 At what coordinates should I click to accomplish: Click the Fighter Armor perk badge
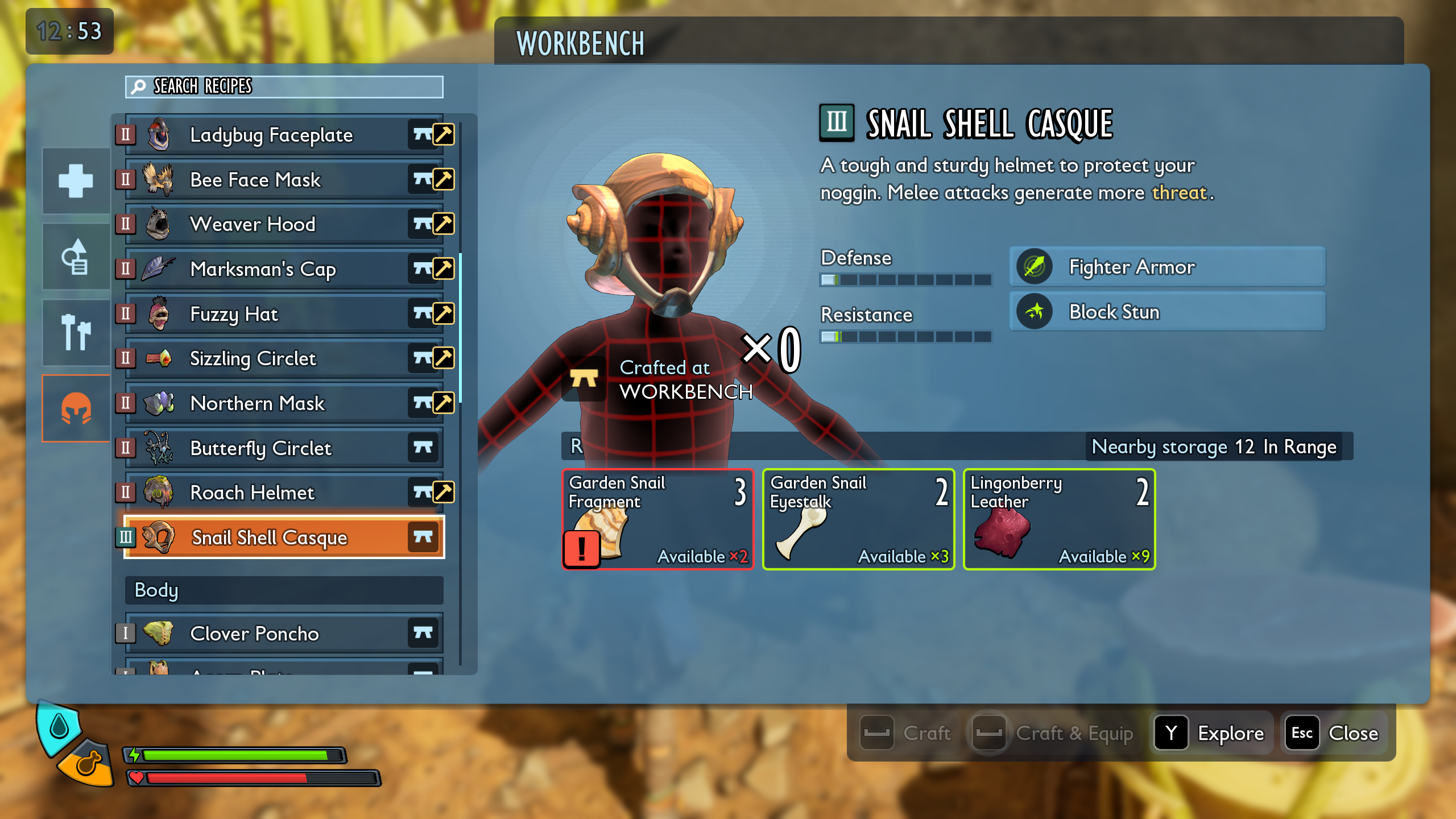click(1166, 267)
